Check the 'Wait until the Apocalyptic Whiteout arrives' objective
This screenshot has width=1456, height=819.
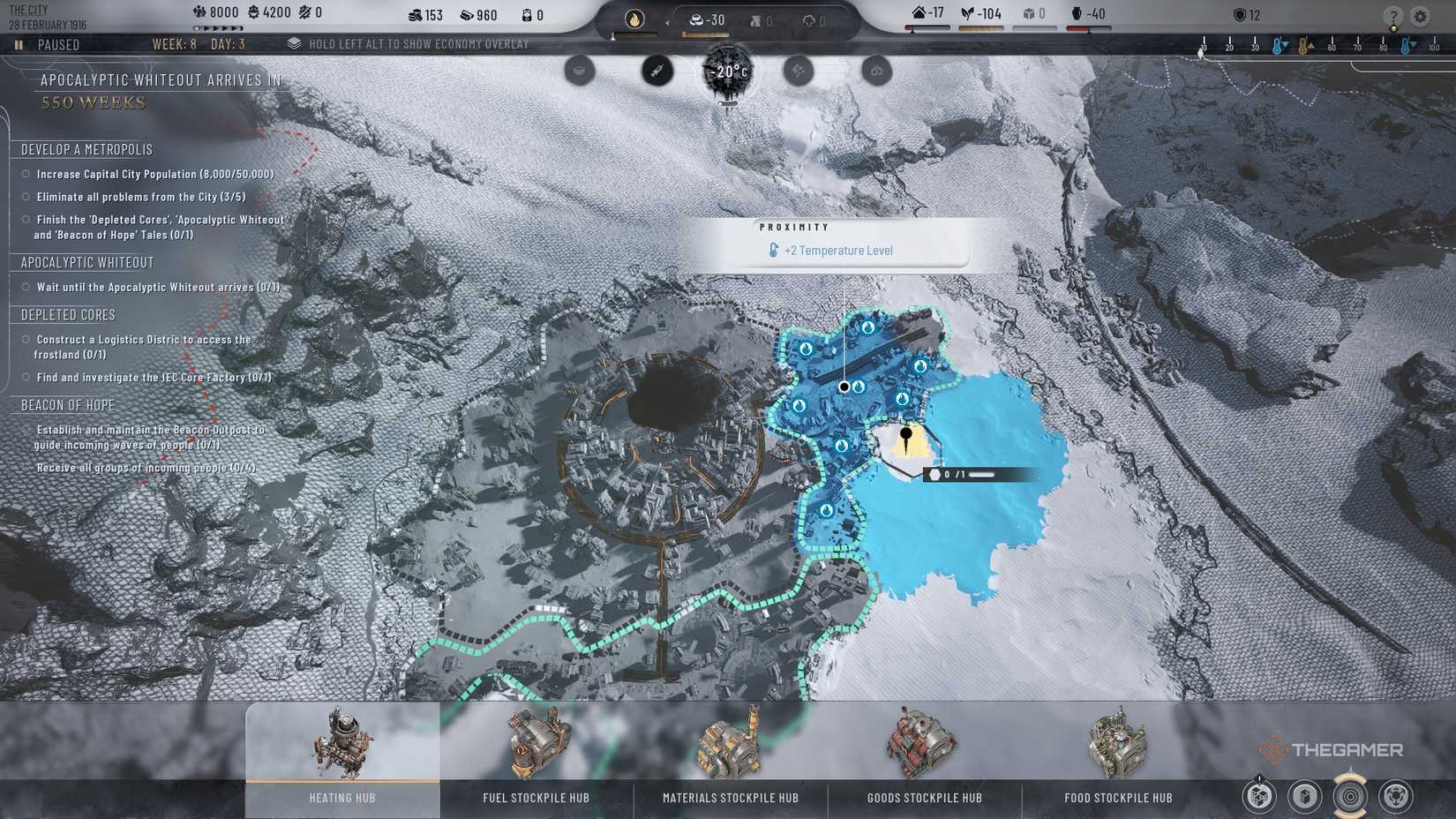[24, 286]
